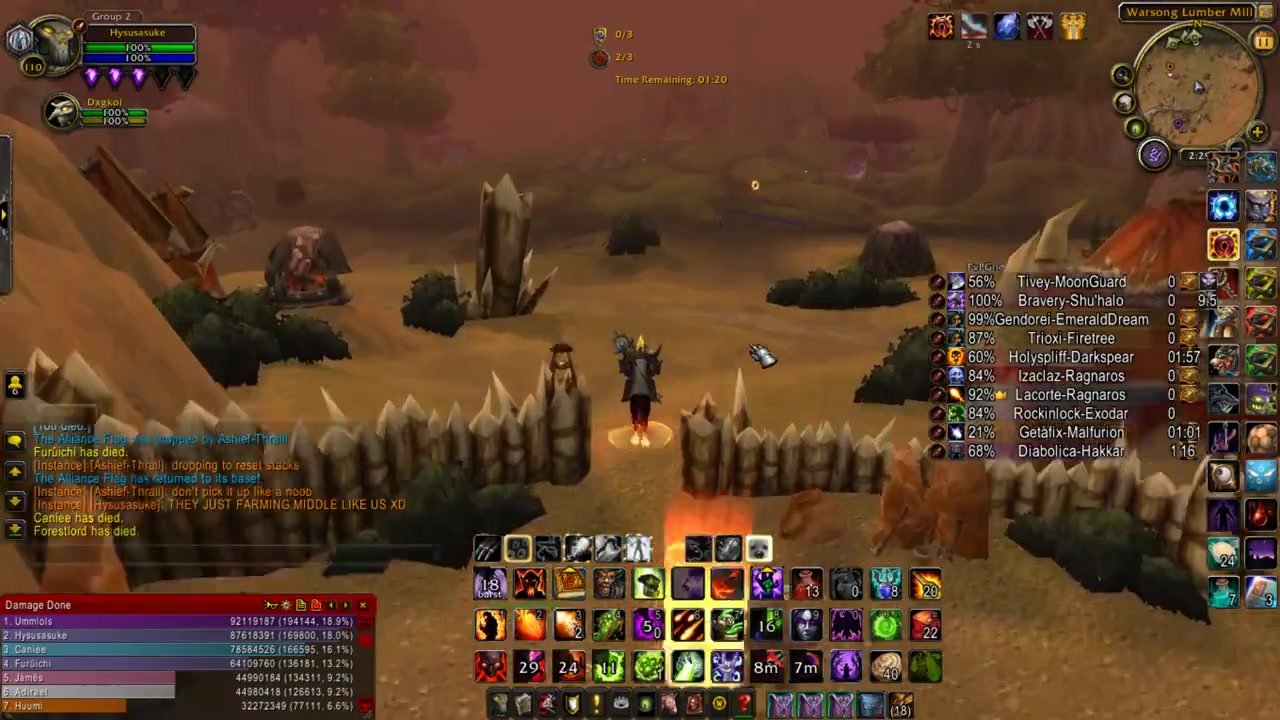Click the quest log exclamation mark micro button
The height and width of the screenshot is (720, 1280).
click(x=596, y=705)
